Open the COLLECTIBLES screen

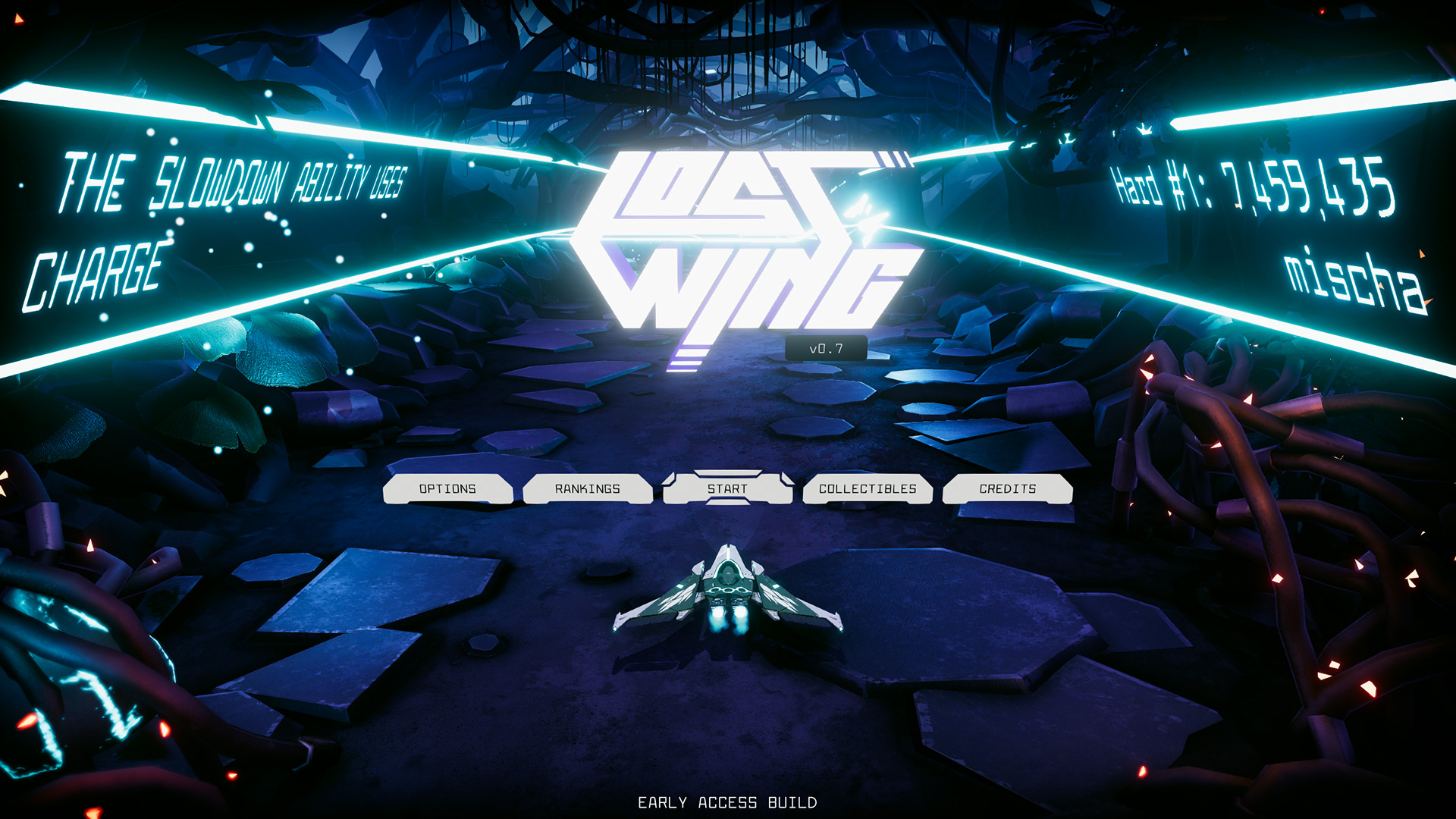[x=867, y=489]
